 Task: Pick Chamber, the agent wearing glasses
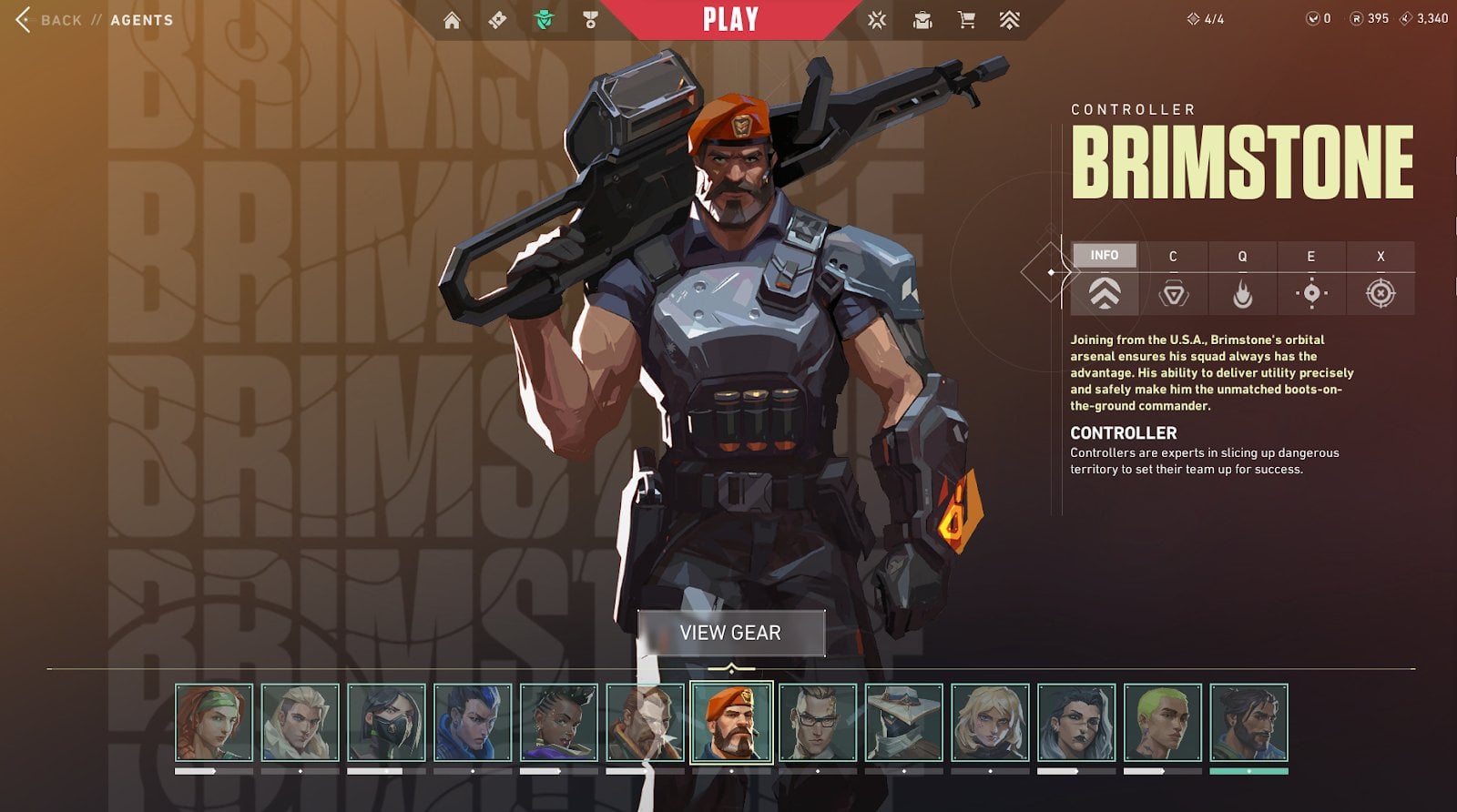point(818,723)
